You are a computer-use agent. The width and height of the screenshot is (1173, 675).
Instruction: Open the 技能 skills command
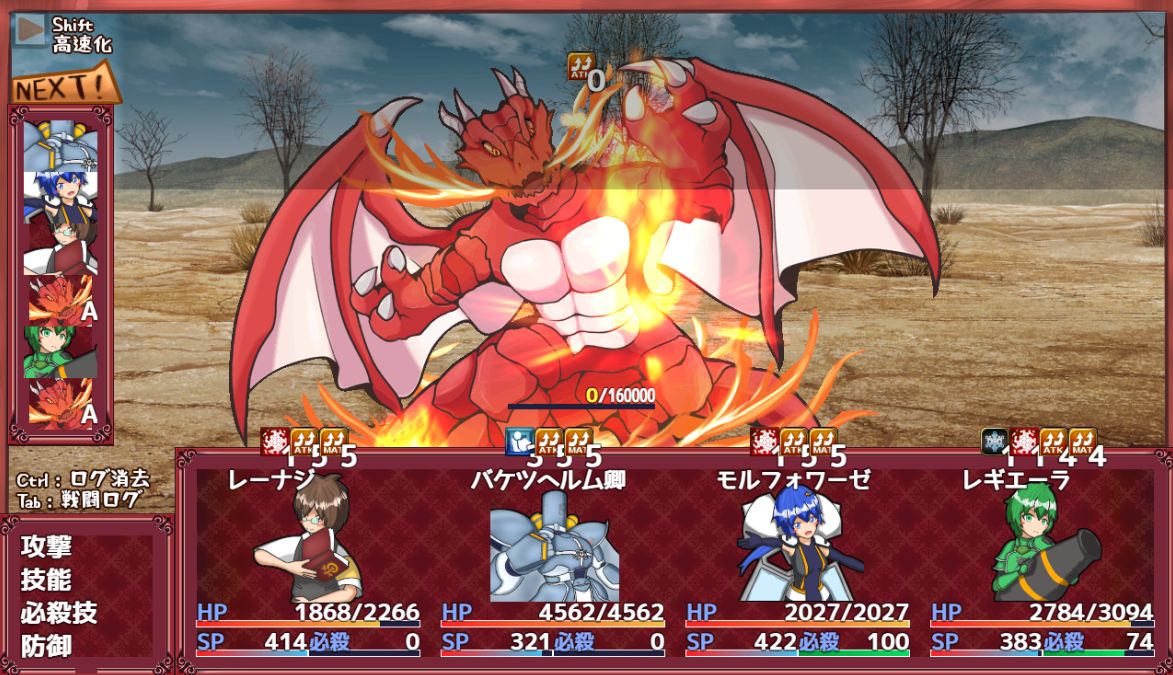coord(47,580)
